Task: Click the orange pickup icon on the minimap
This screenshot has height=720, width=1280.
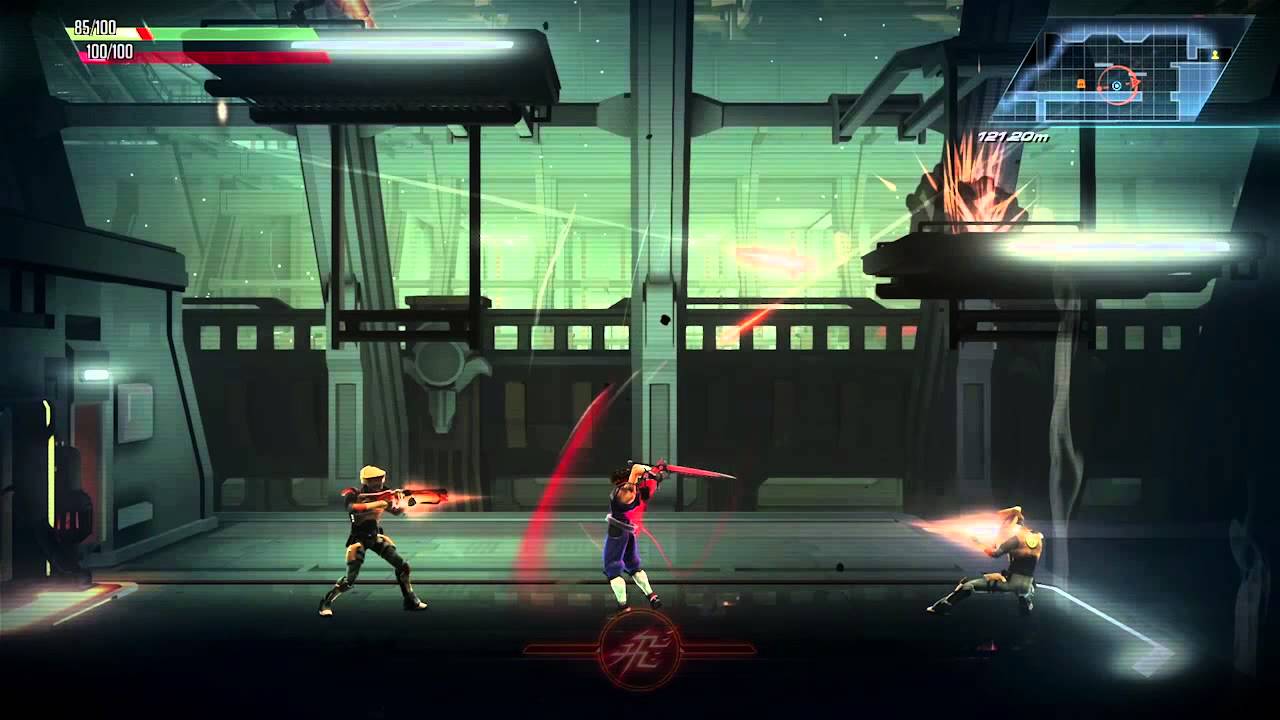Action: click(1081, 84)
